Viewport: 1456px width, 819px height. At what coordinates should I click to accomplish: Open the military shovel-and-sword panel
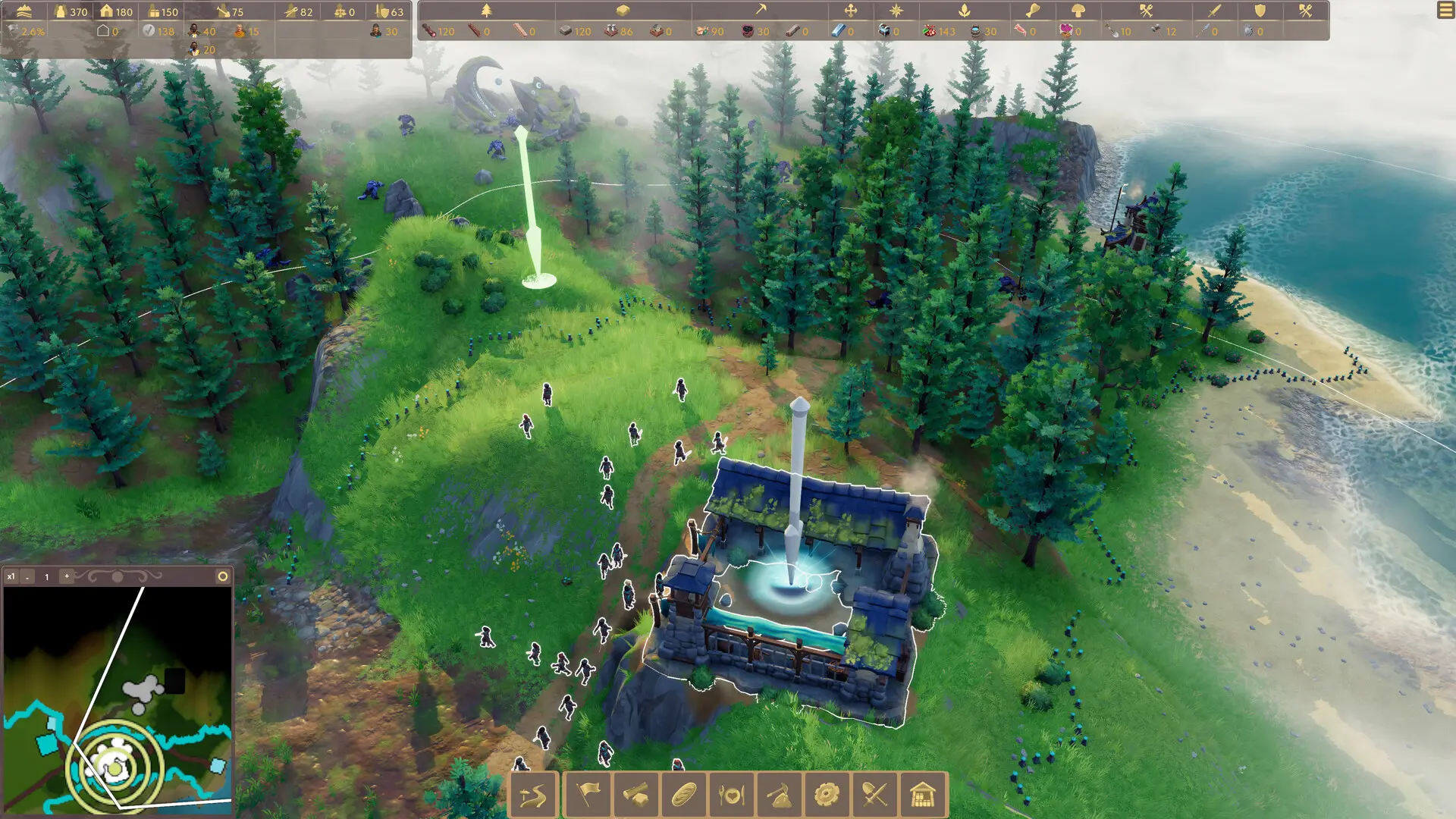pos(874,795)
